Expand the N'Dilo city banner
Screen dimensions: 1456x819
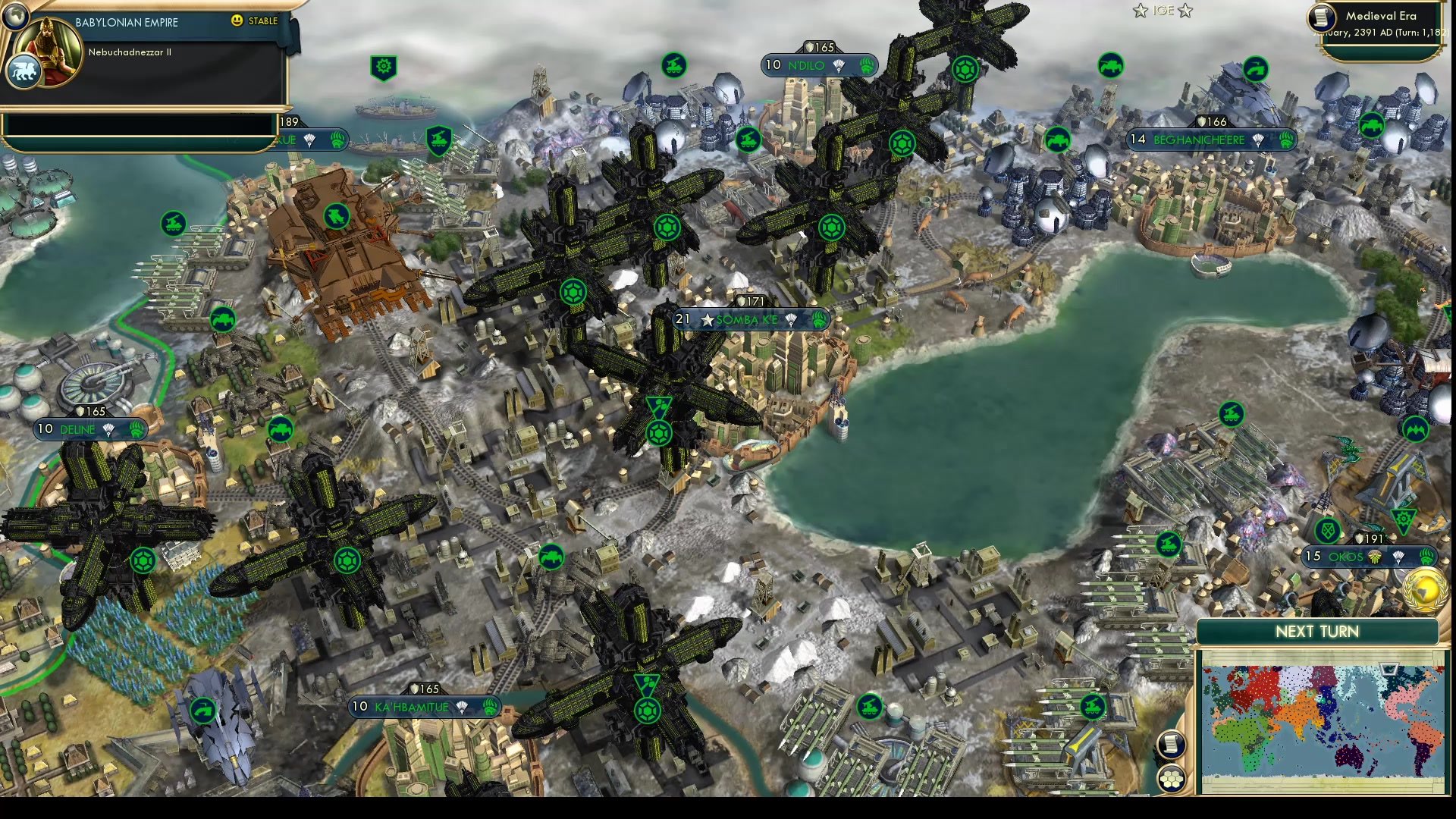click(813, 65)
